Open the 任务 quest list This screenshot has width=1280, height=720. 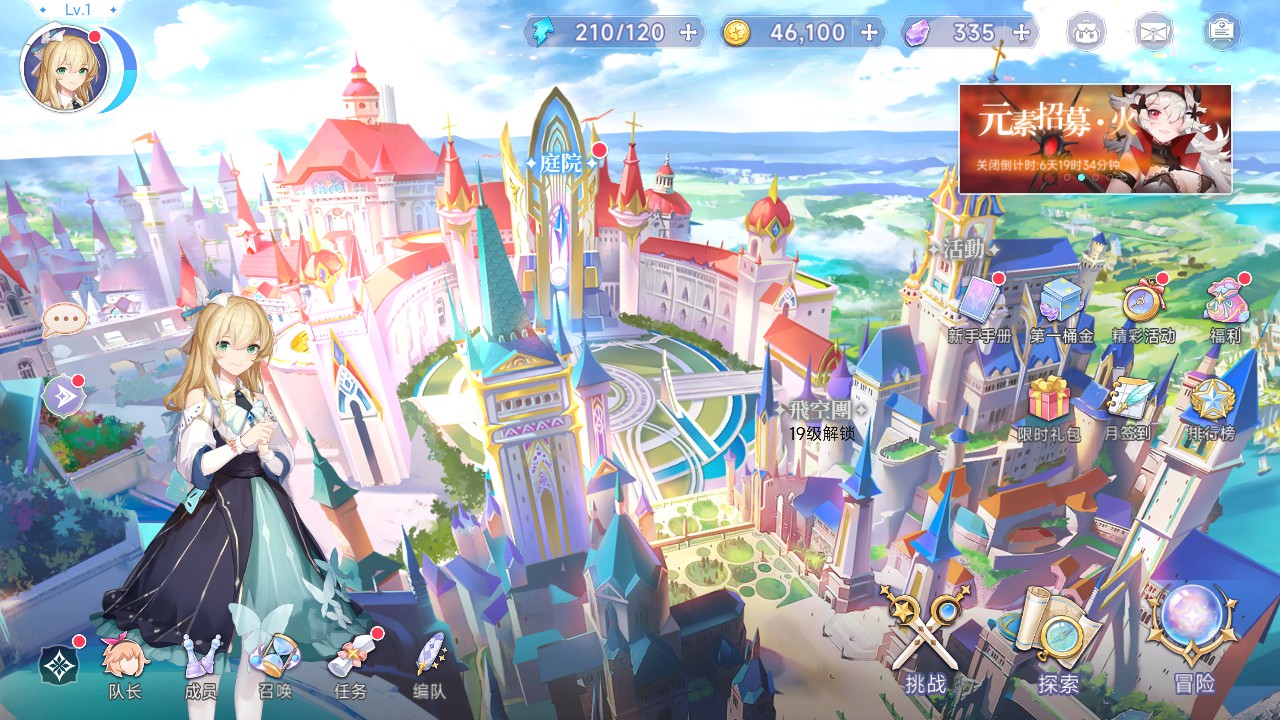point(351,665)
